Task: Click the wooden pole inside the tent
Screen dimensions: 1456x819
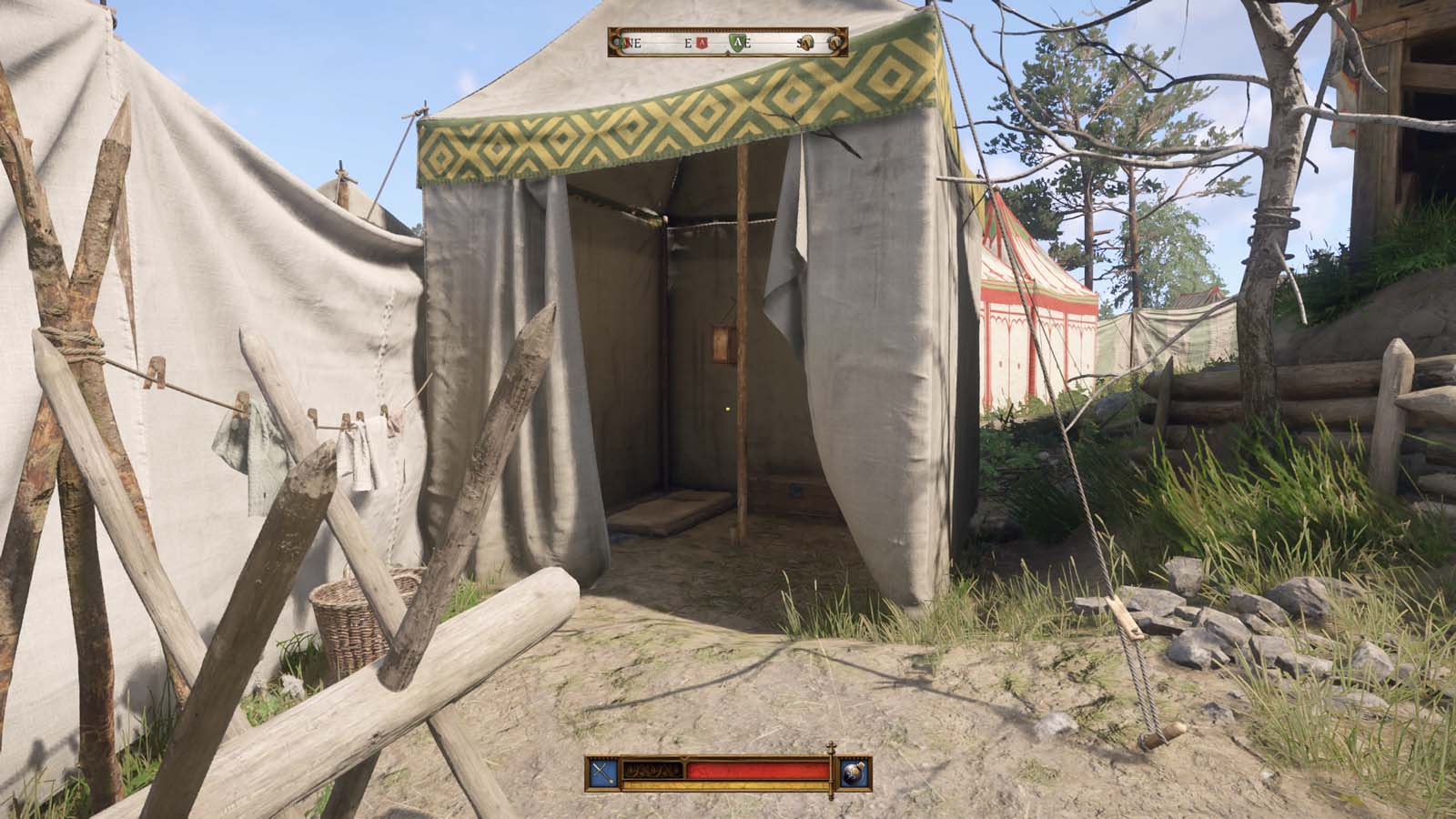Action: (x=744, y=364)
